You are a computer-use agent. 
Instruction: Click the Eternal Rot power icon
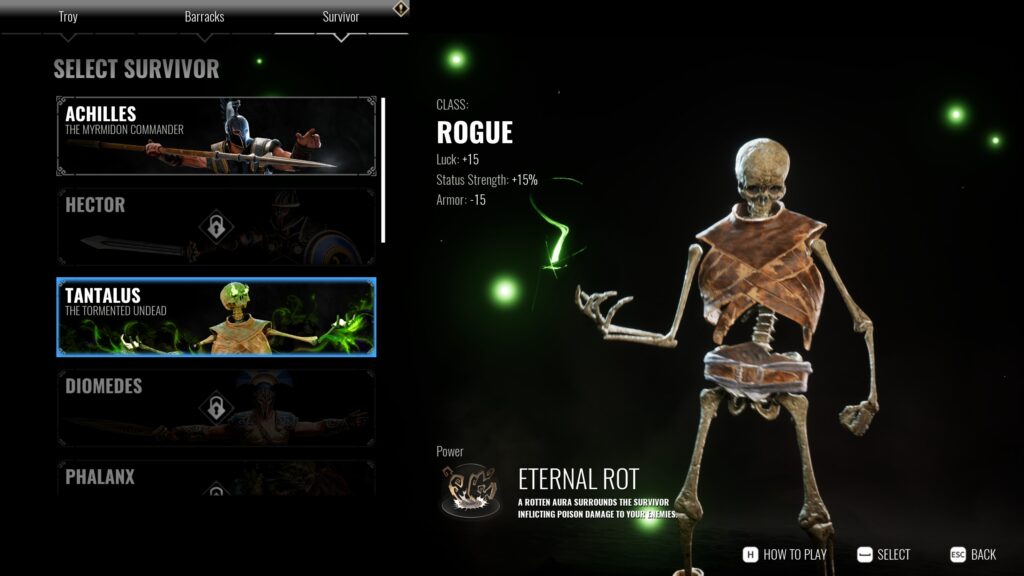point(470,490)
